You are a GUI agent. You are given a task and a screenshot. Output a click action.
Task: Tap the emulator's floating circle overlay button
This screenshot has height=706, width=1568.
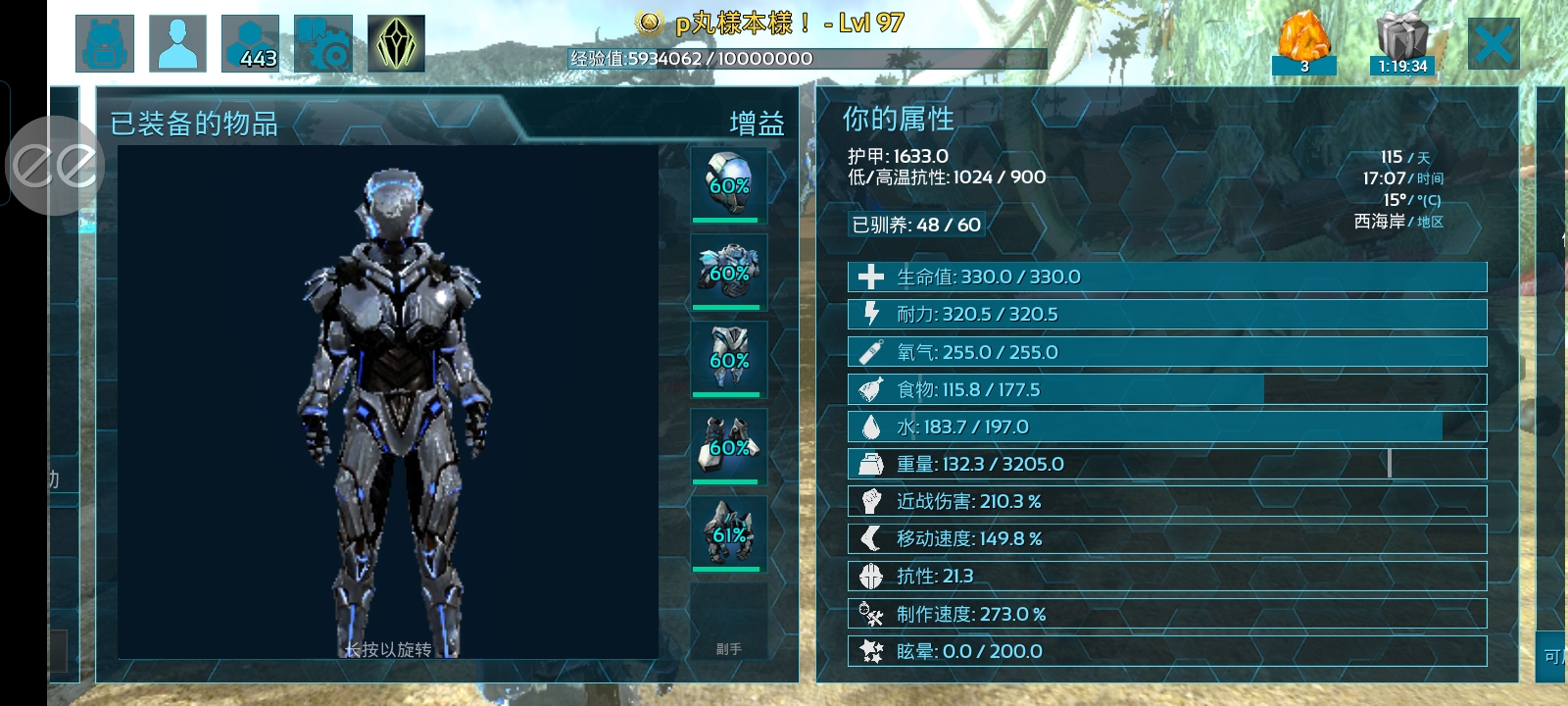(x=55, y=165)
